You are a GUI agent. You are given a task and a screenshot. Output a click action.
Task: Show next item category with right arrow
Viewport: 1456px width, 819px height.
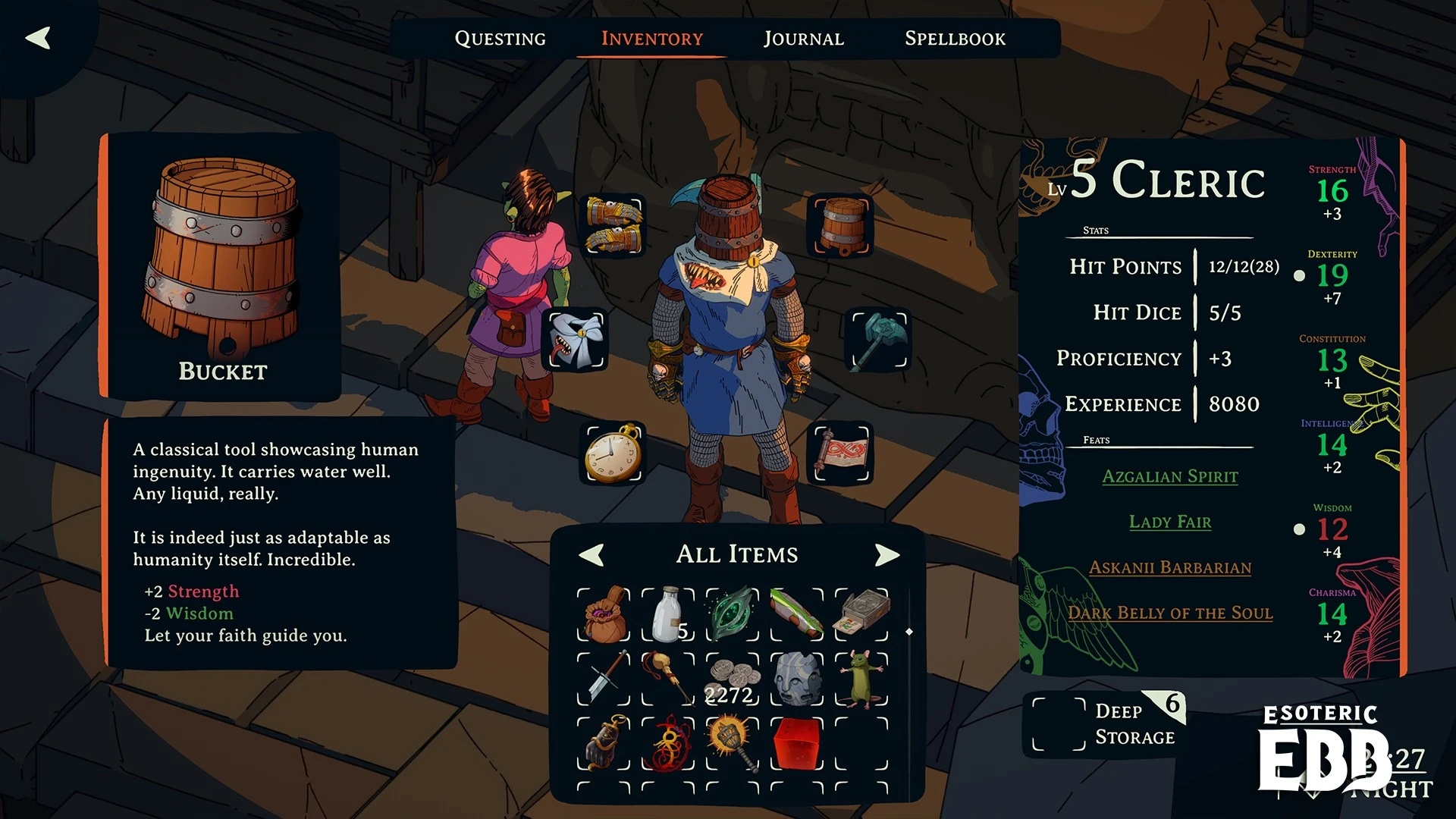click(x=886, y=555)
